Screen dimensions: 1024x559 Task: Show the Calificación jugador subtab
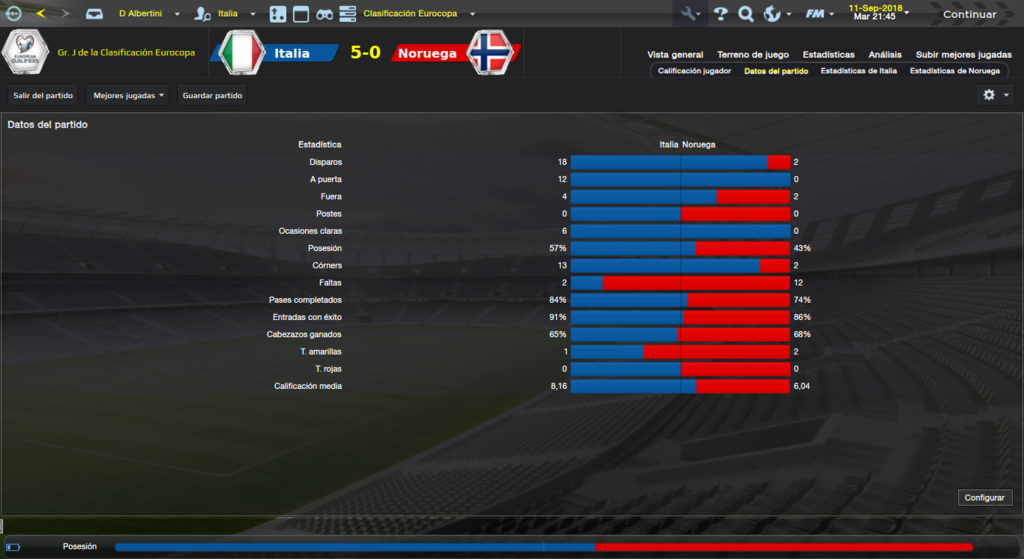(694, 72)
